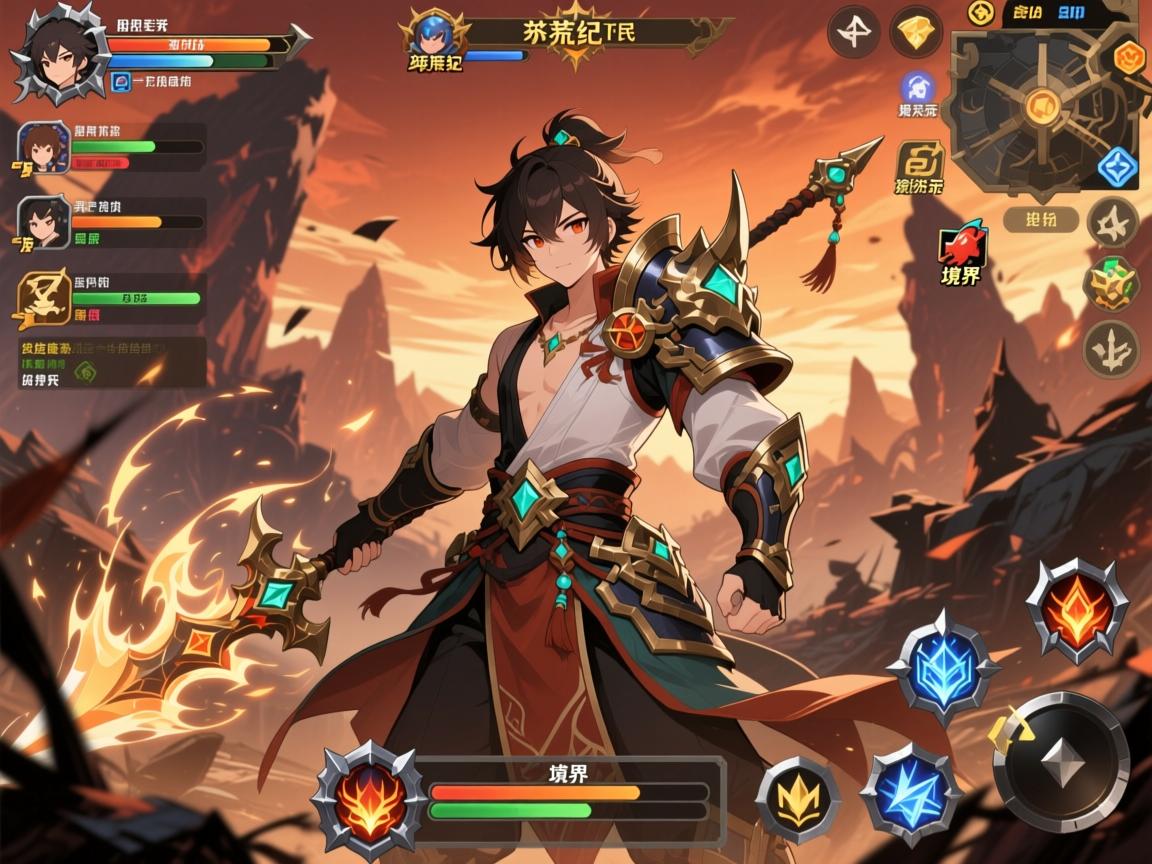1152x864 pixels.
Task: Choose the golden emblem party slot
Action: tap(44, 299)
